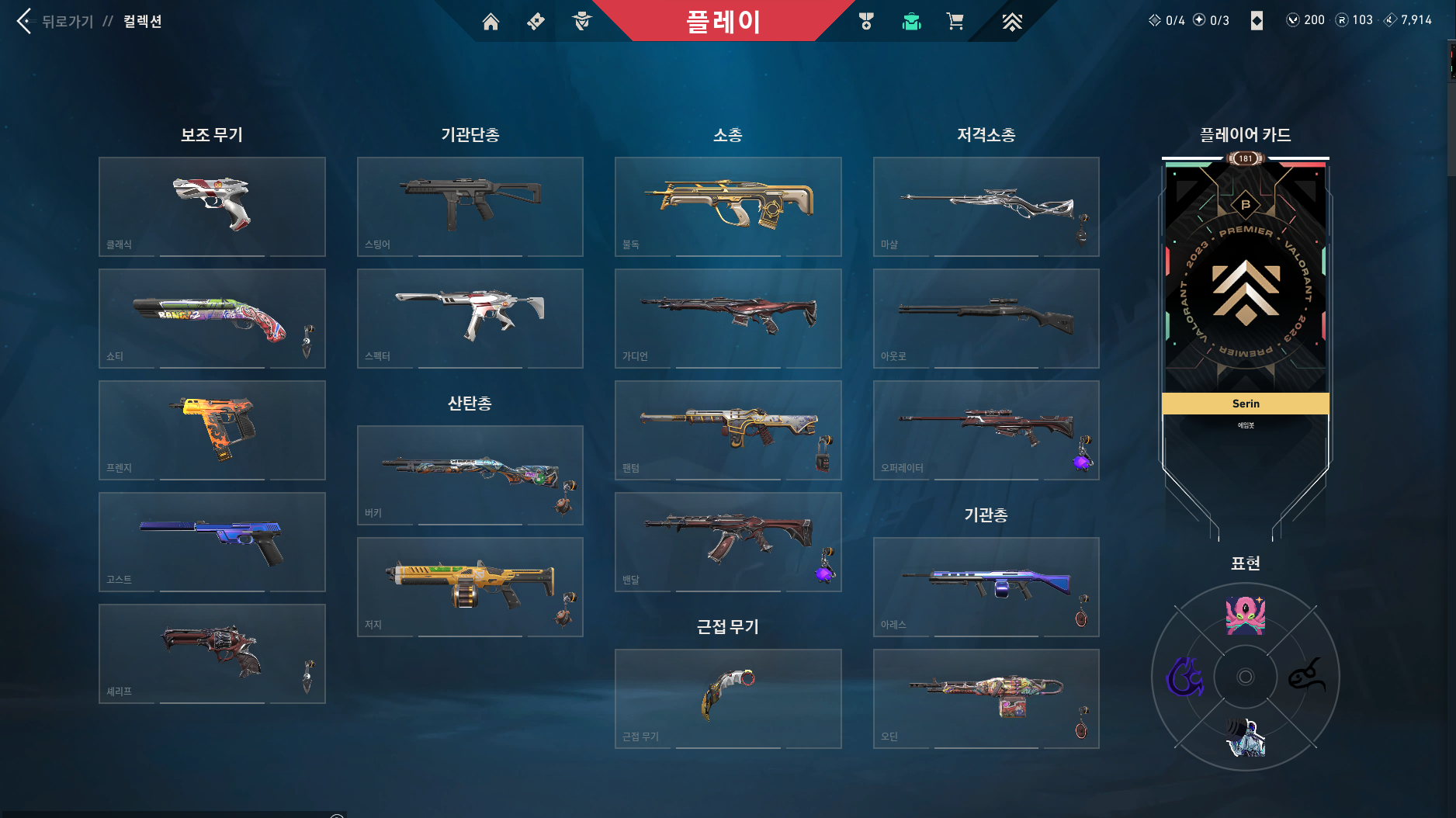Choose the 저지 shotgun slot
This screenshot has height=818, width=1456.
pos(470,587)
